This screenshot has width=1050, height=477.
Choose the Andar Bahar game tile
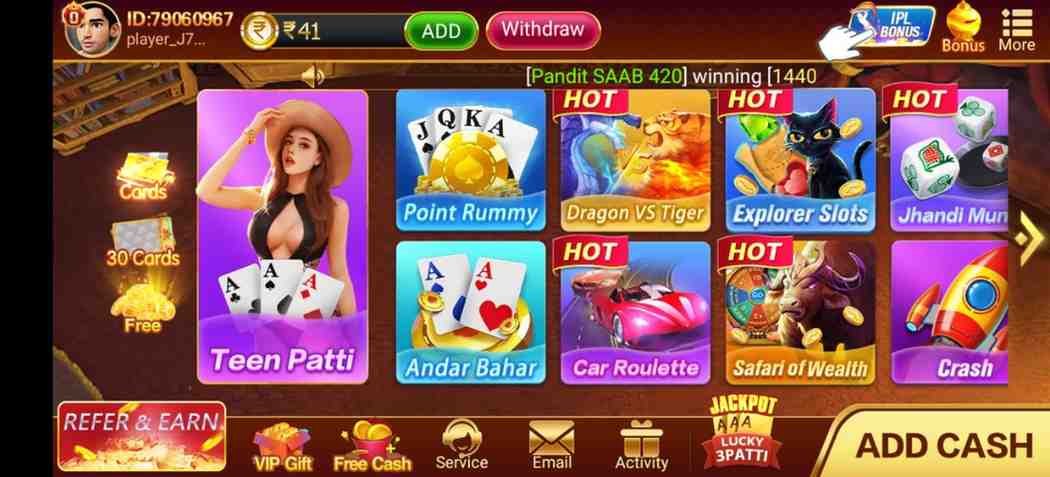pos(470,312)
